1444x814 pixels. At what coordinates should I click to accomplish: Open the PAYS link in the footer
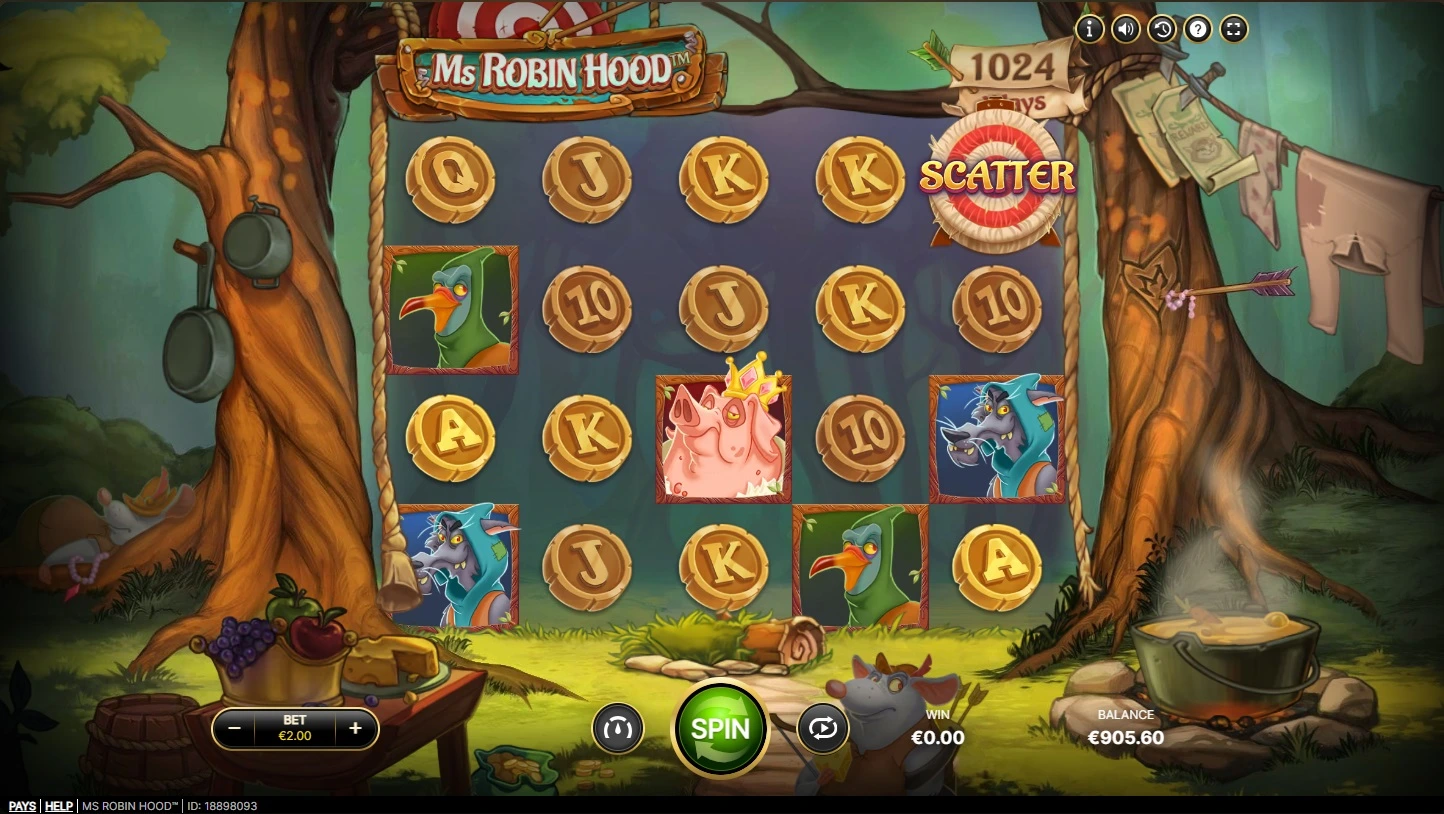point(22,806)
